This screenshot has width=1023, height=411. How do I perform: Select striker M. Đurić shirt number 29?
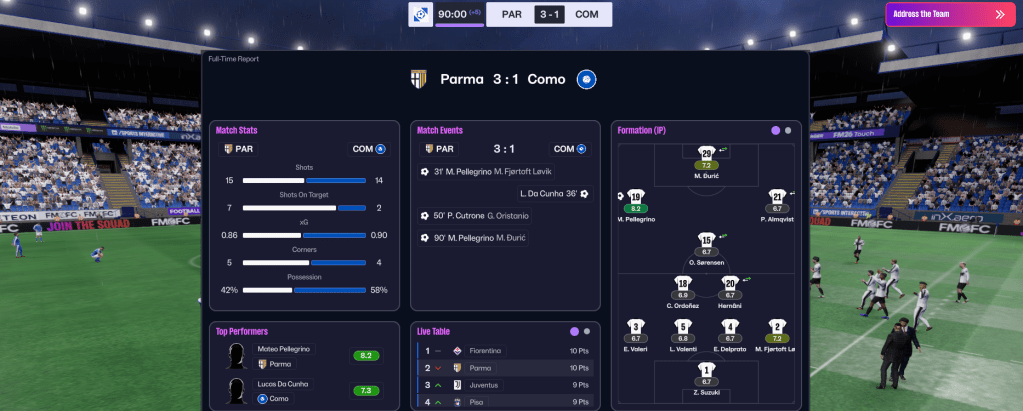tap(706, 154)
